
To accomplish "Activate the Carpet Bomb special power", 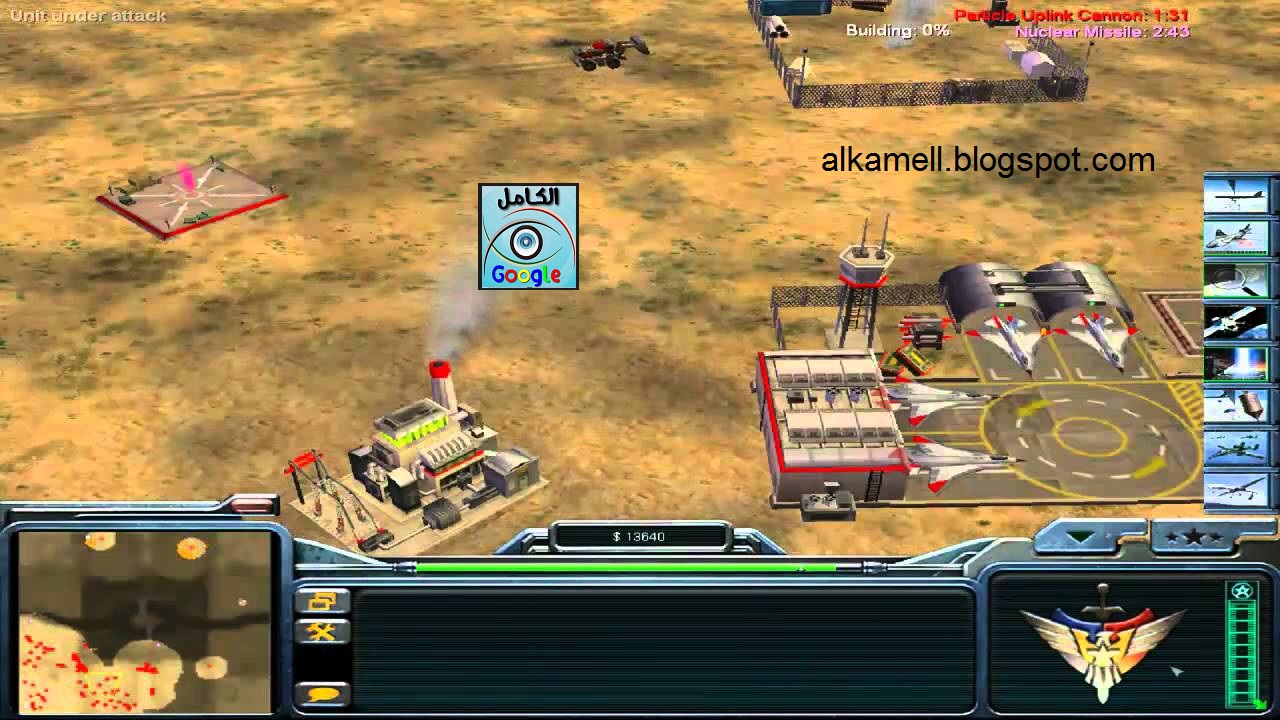I will (x=1238, y=197).
